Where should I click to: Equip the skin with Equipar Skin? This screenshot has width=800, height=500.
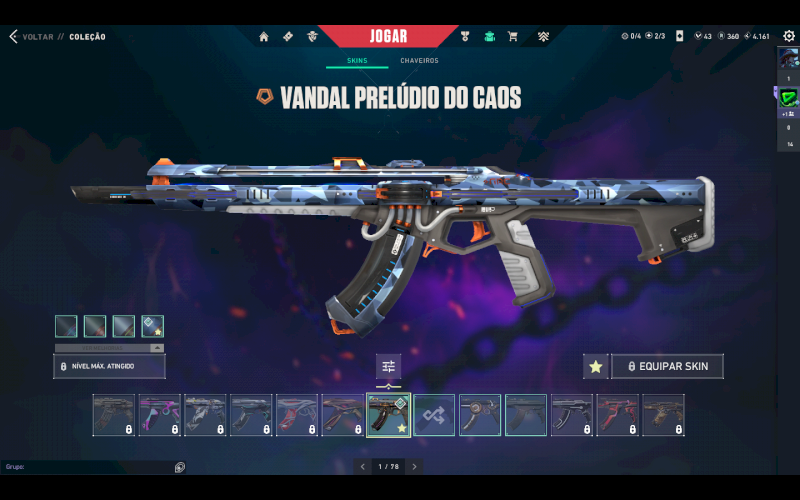coord(667,367)
